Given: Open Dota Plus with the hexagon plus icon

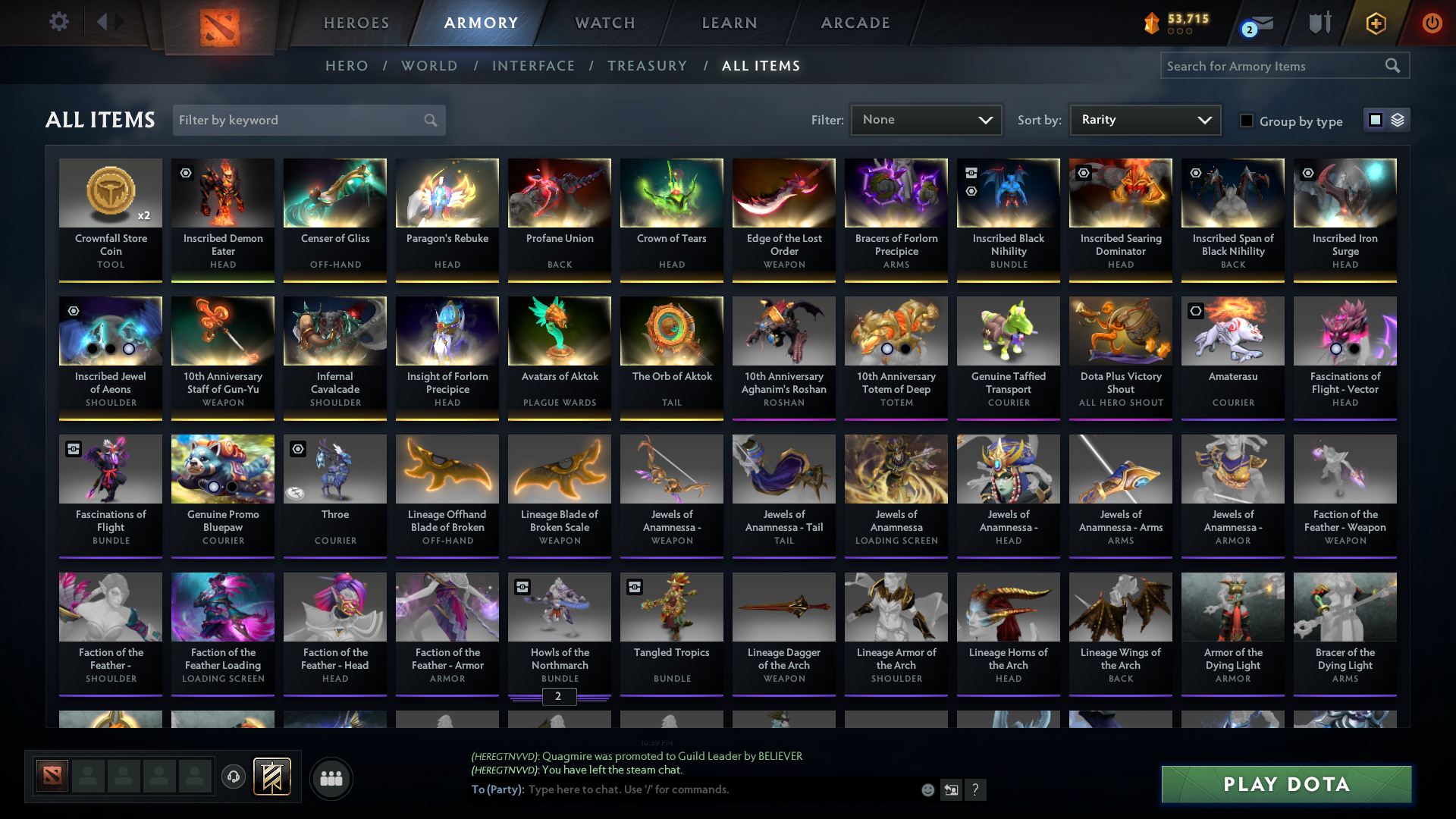Looking at the screenshot, I should pos(1375,23).
